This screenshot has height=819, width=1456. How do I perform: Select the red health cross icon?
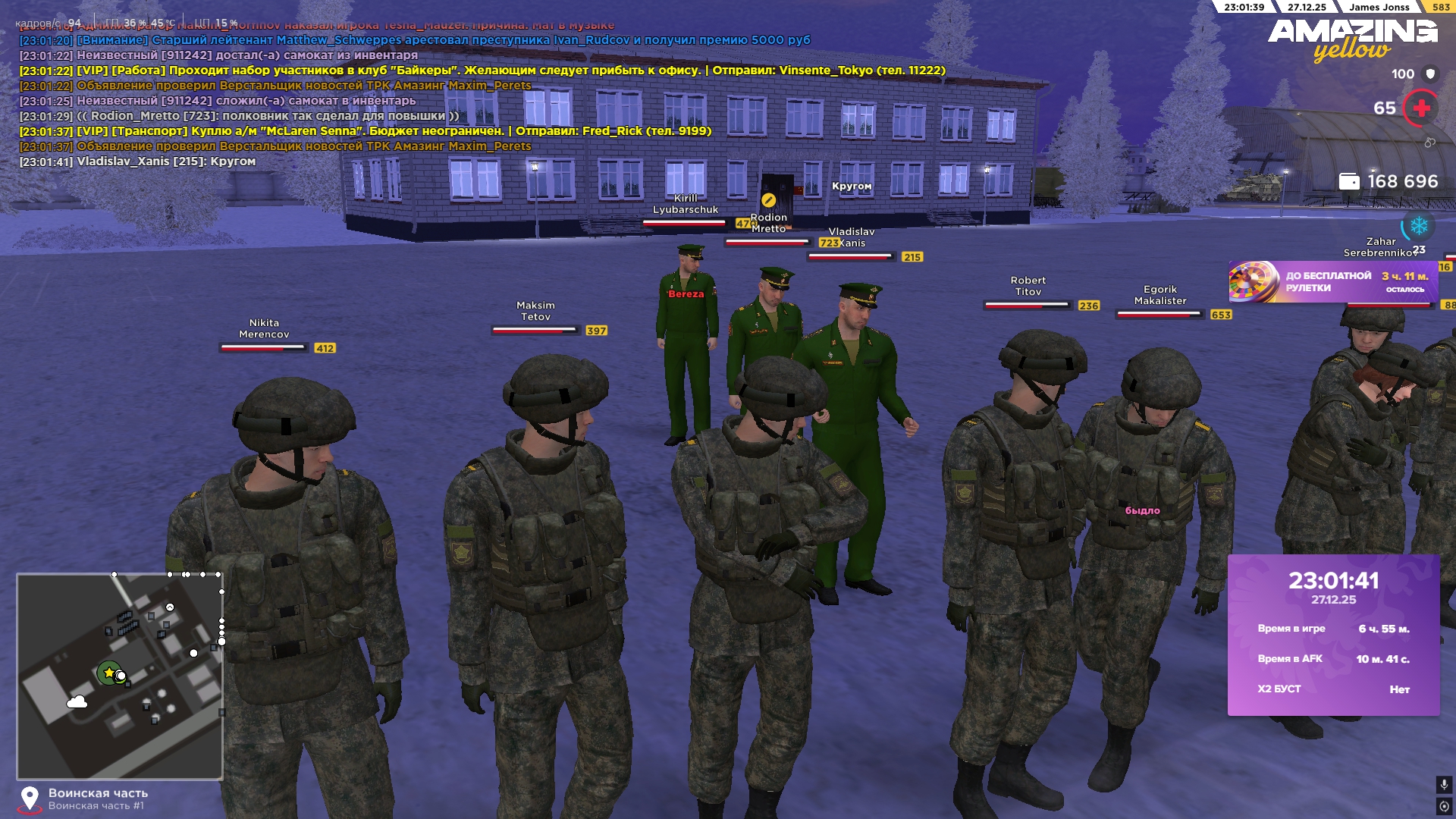click(1421, 108)
